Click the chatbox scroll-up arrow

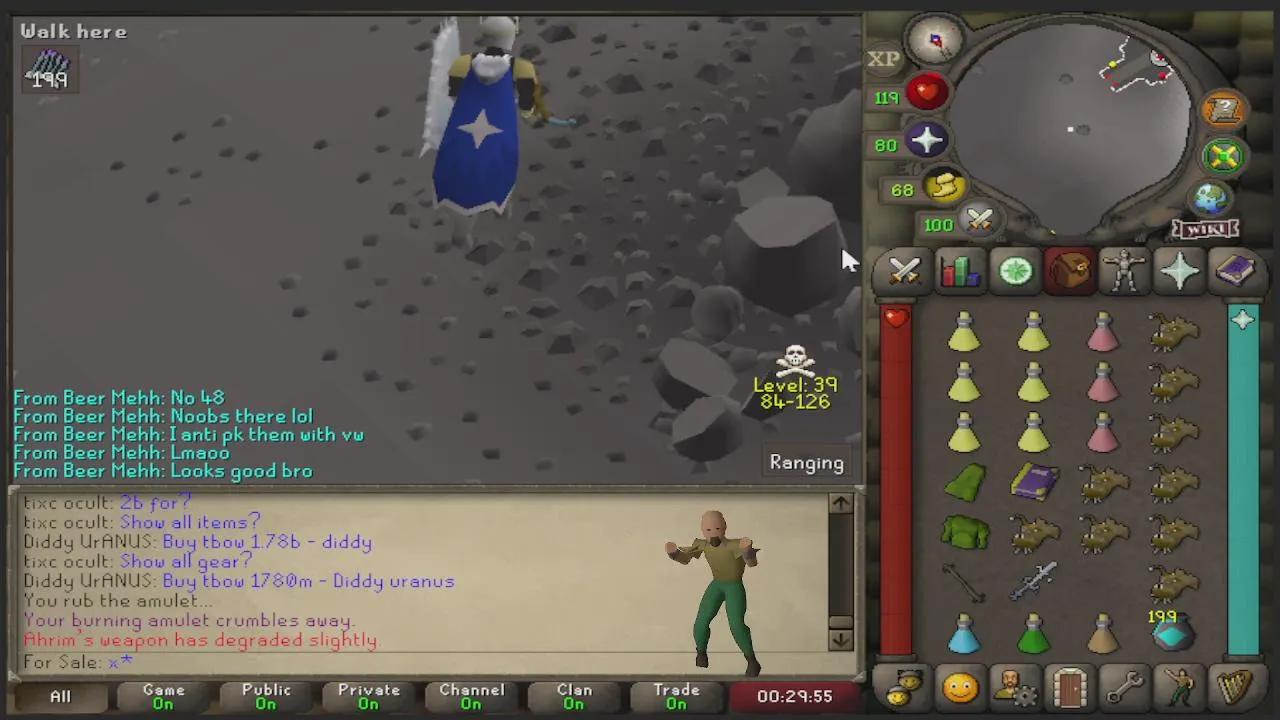pos(840,504)
